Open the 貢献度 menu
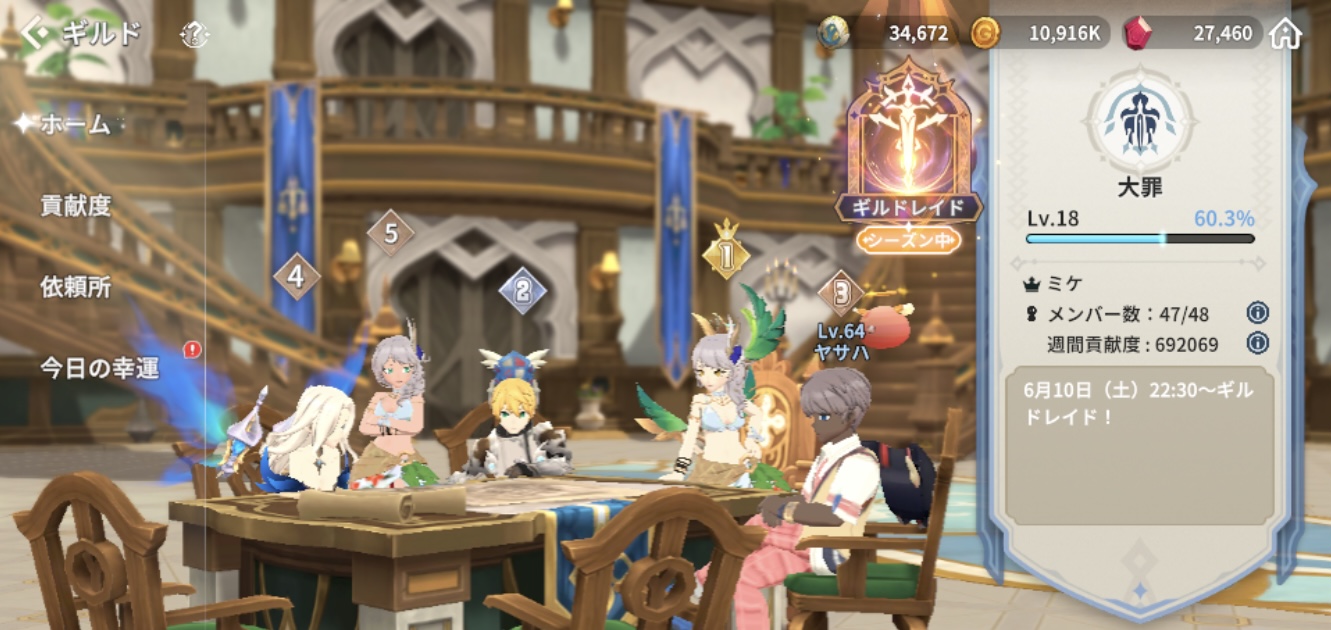Screen dimensions: 1331x630 (76, 206)
